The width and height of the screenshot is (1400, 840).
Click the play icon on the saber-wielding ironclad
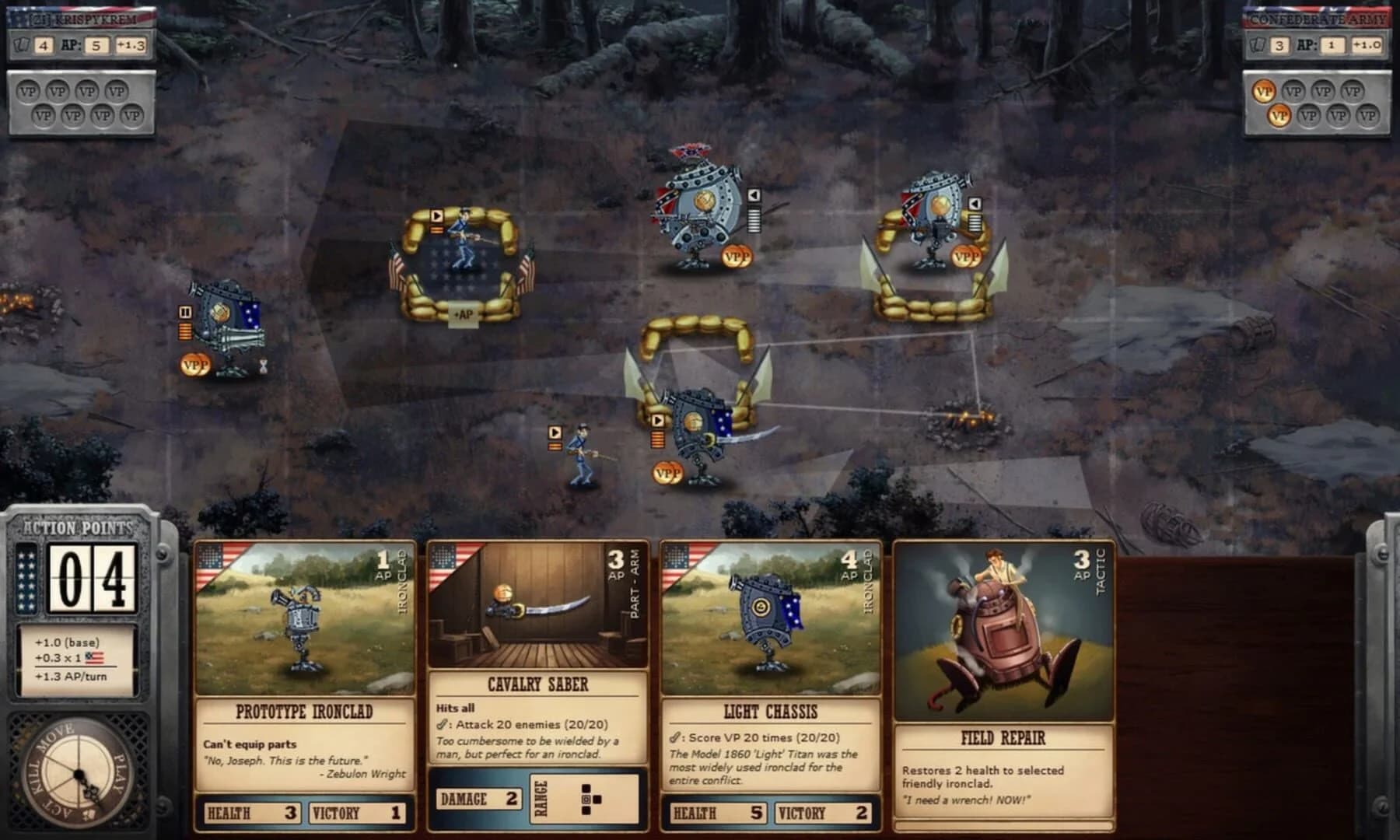[657, 420]
